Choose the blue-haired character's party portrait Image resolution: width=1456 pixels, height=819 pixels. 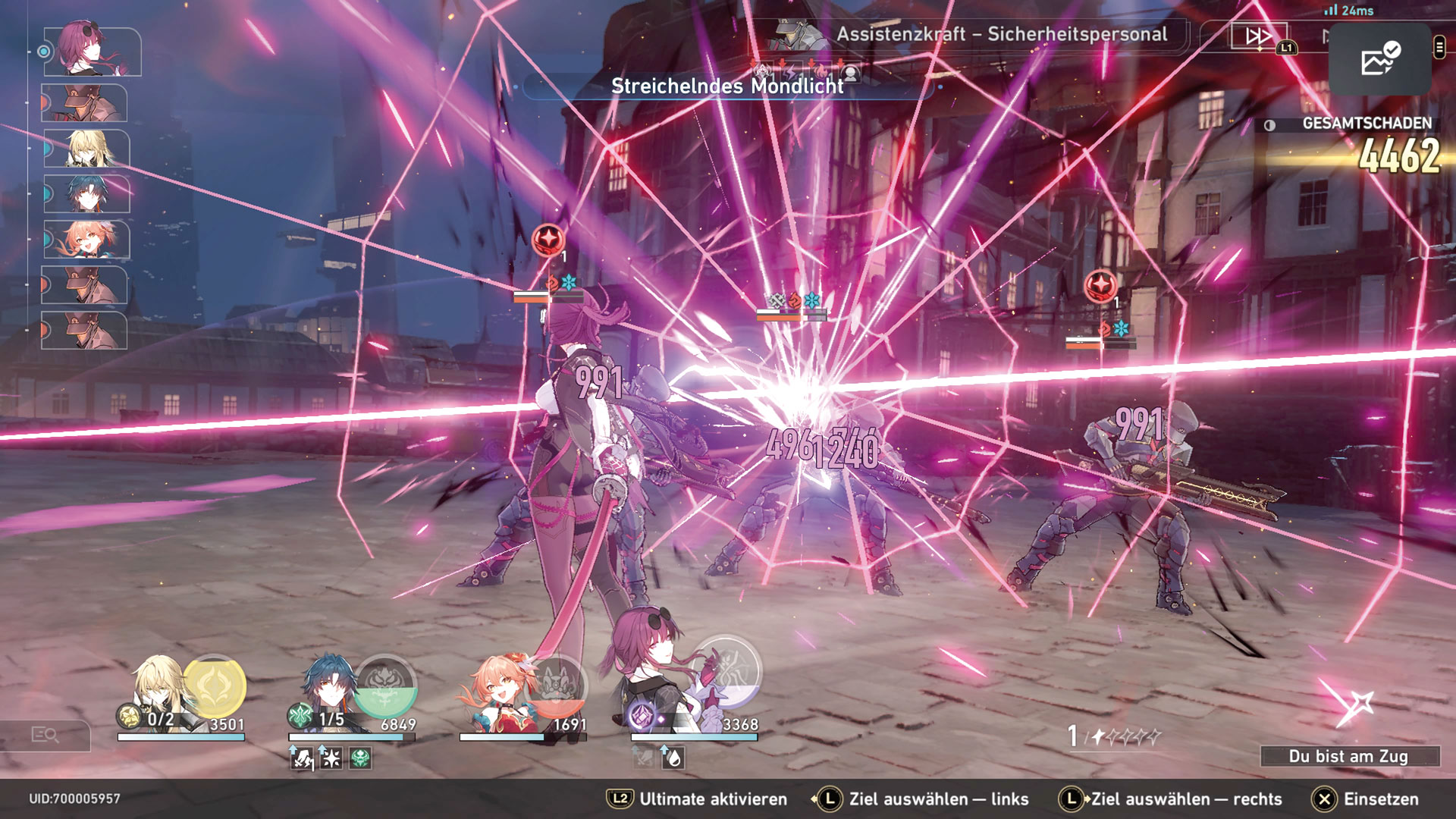pos(330,692)
